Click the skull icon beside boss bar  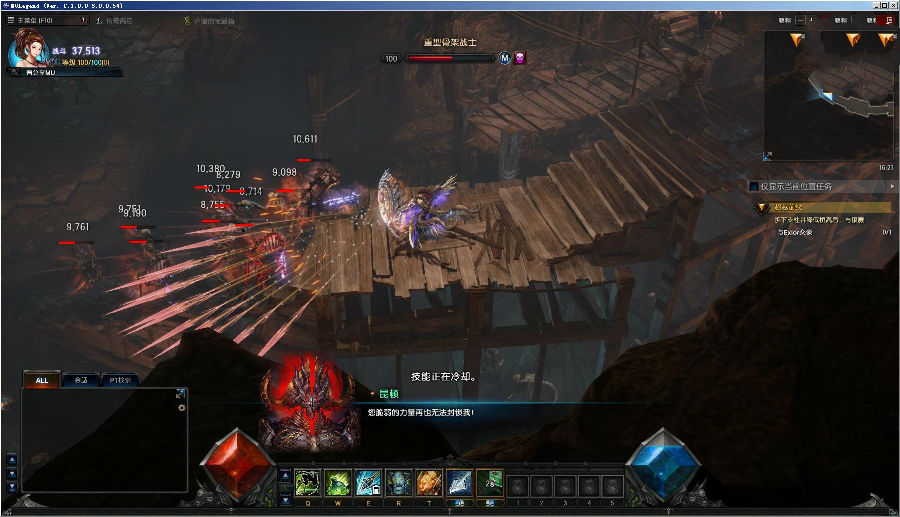(520, 58)
